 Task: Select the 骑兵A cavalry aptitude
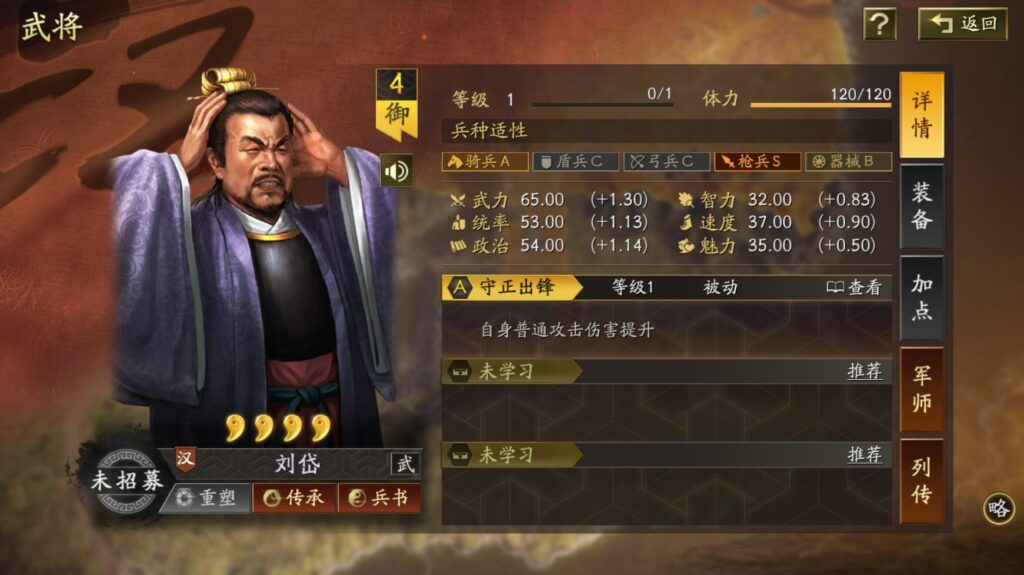485,161
